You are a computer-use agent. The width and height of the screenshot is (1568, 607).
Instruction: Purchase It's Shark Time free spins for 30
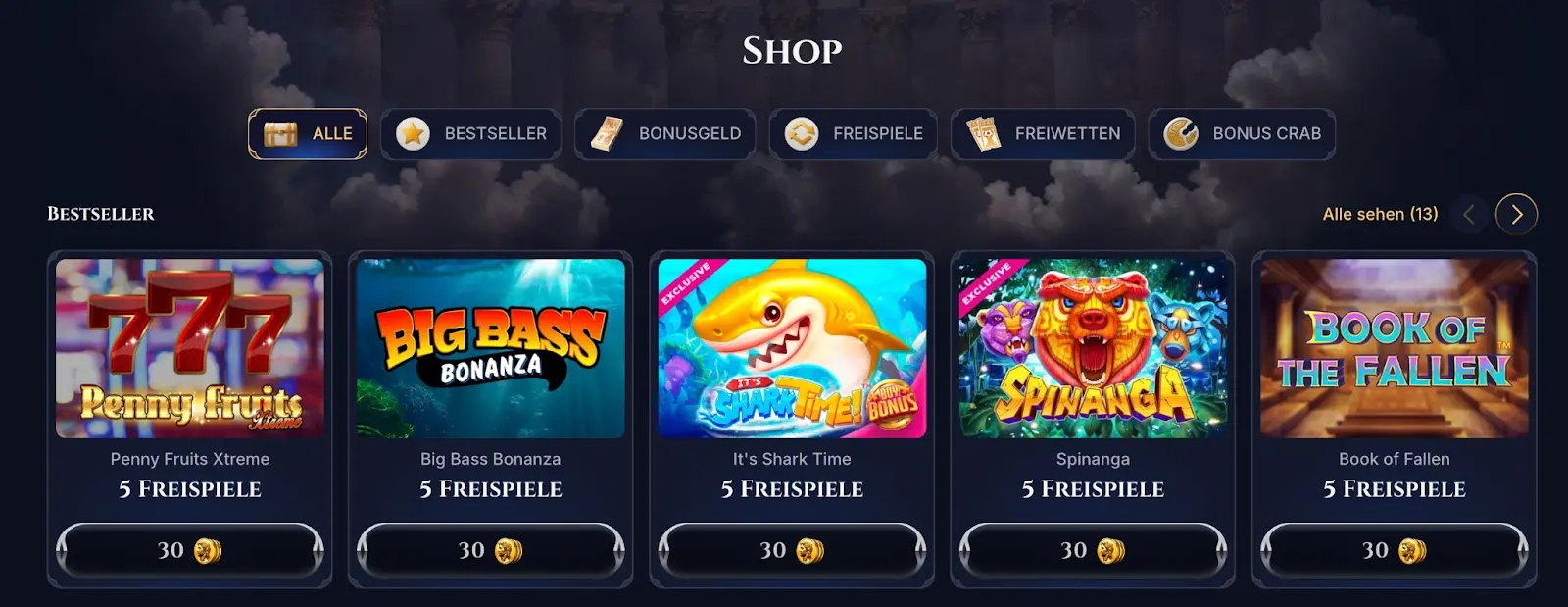(792, 550)
